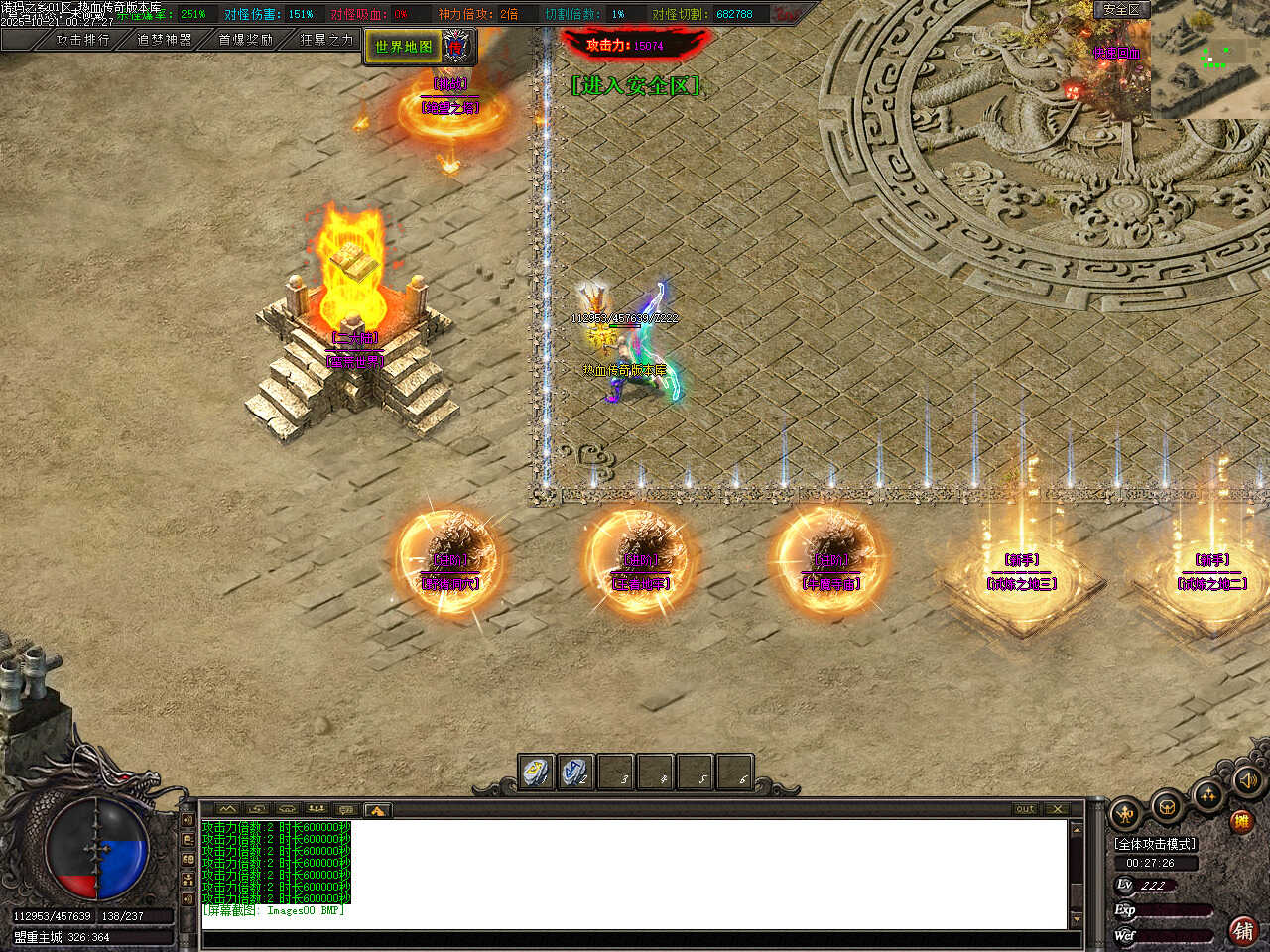This screenshot has height=952, width=1270.
Task: Click the chat window's 'out' button
Action: click(x=1025, y=809)
